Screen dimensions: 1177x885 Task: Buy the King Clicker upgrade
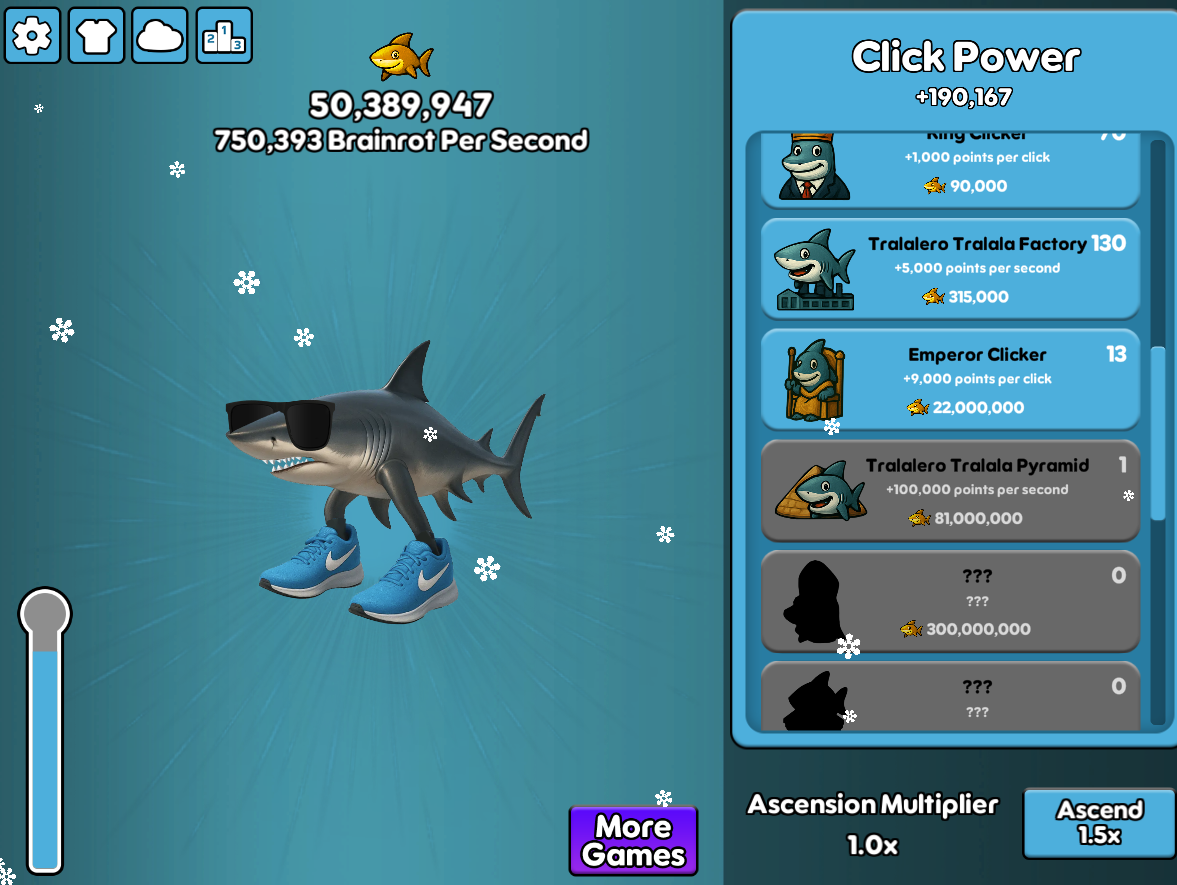tap(950, 170)
